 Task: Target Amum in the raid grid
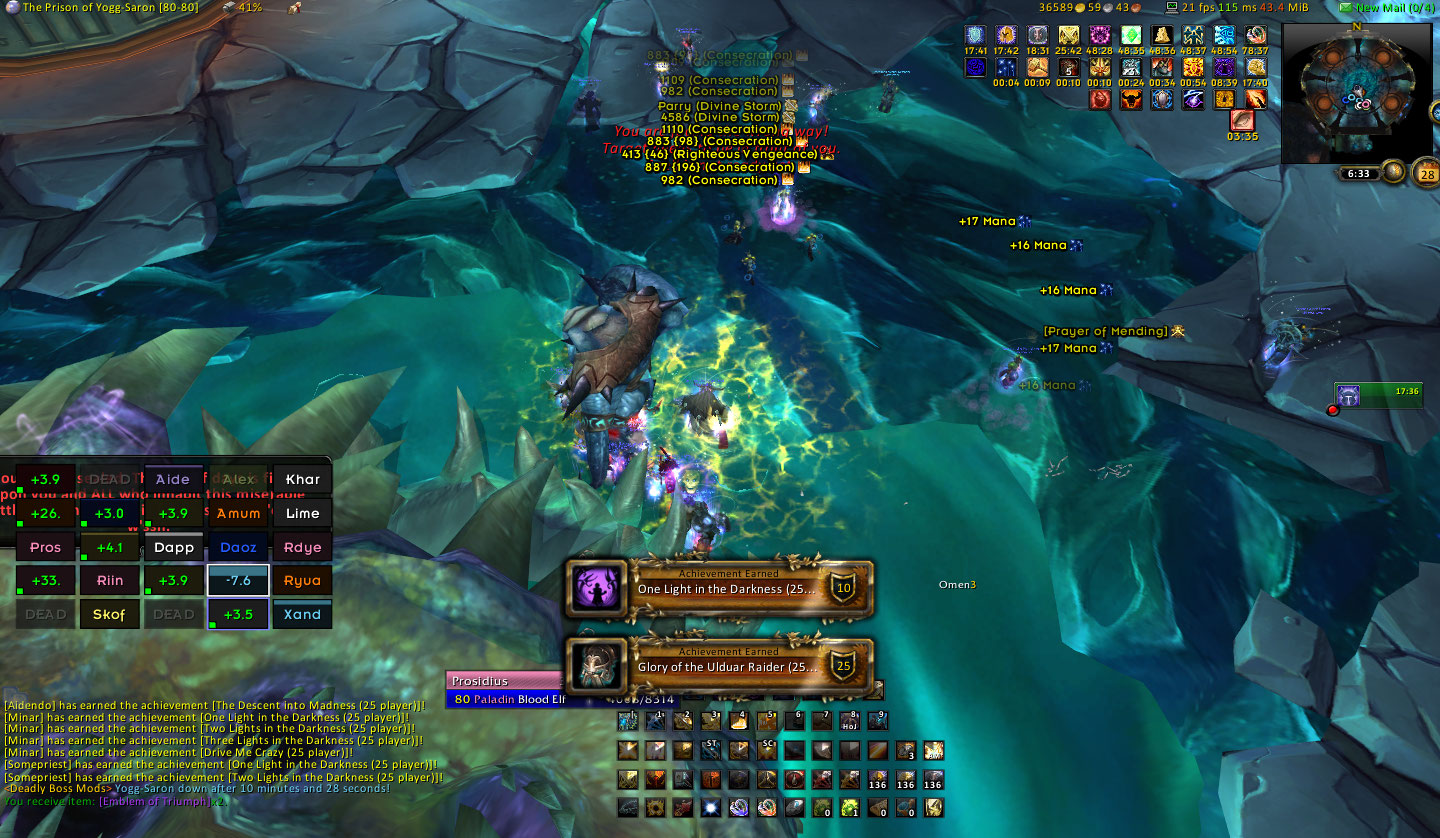click(238, 513)
